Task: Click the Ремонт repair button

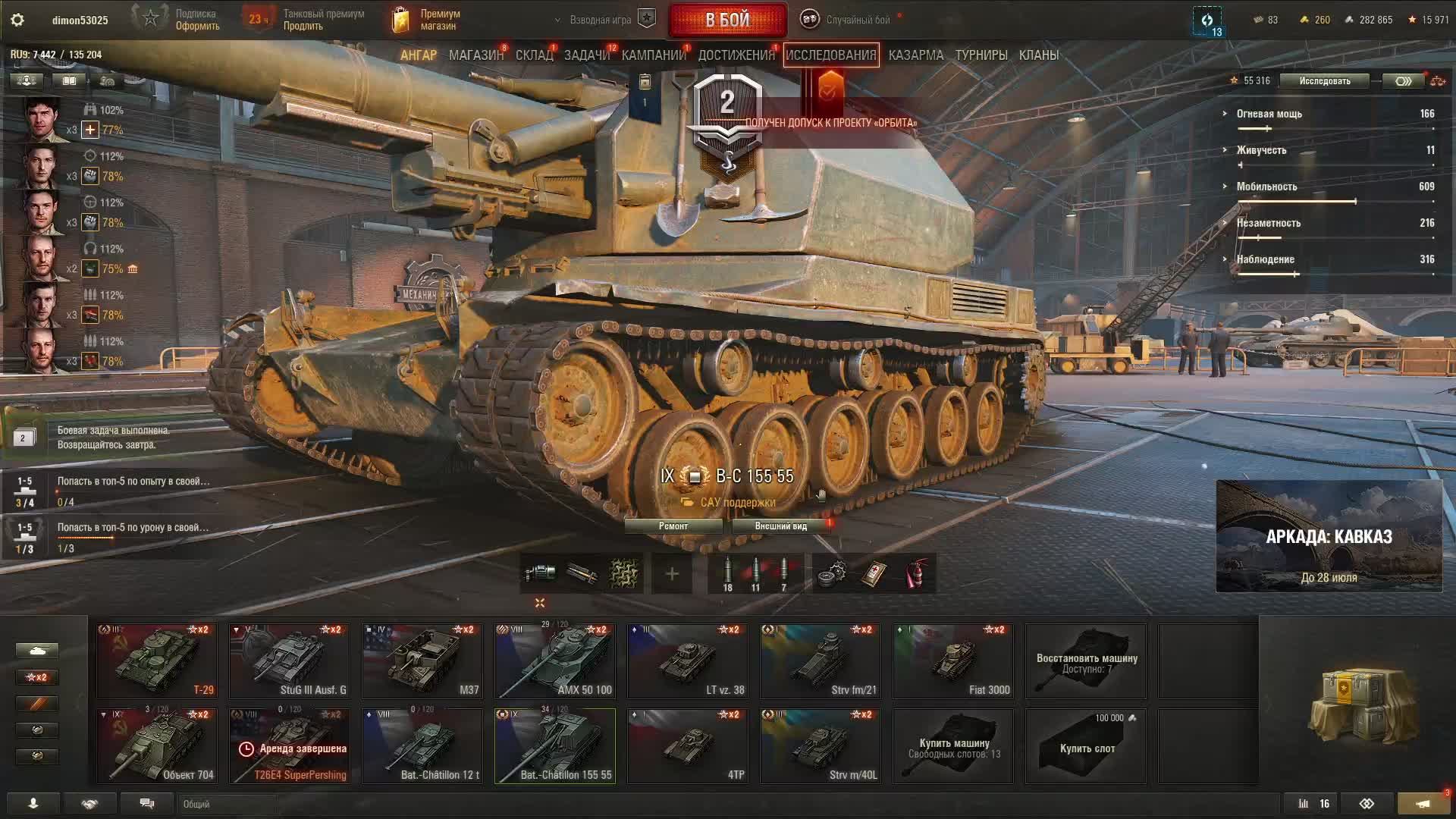Action: point(673,526)
